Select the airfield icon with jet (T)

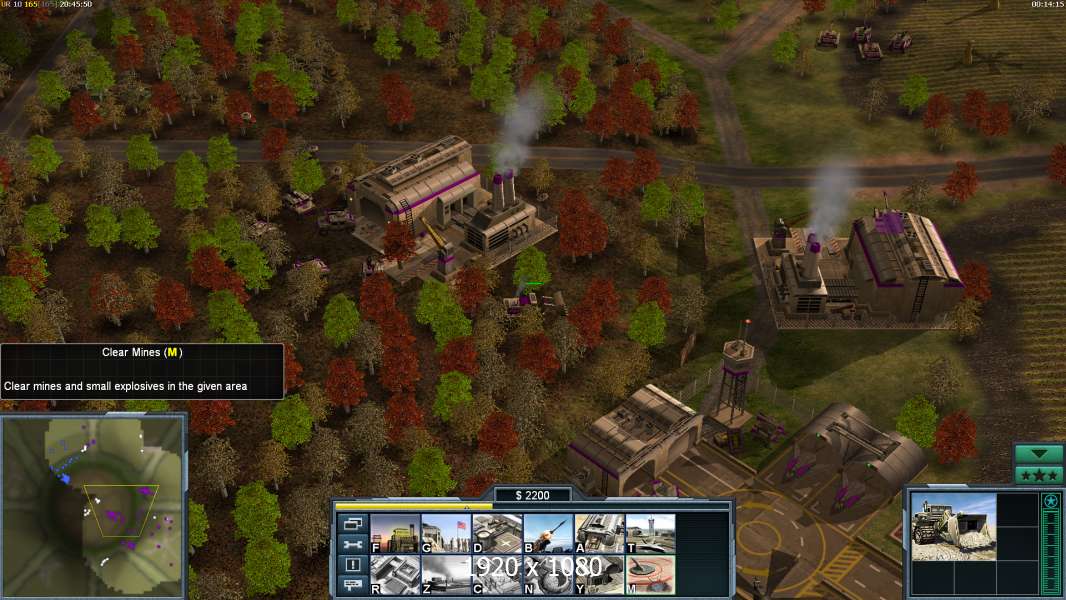coord(650,533)
